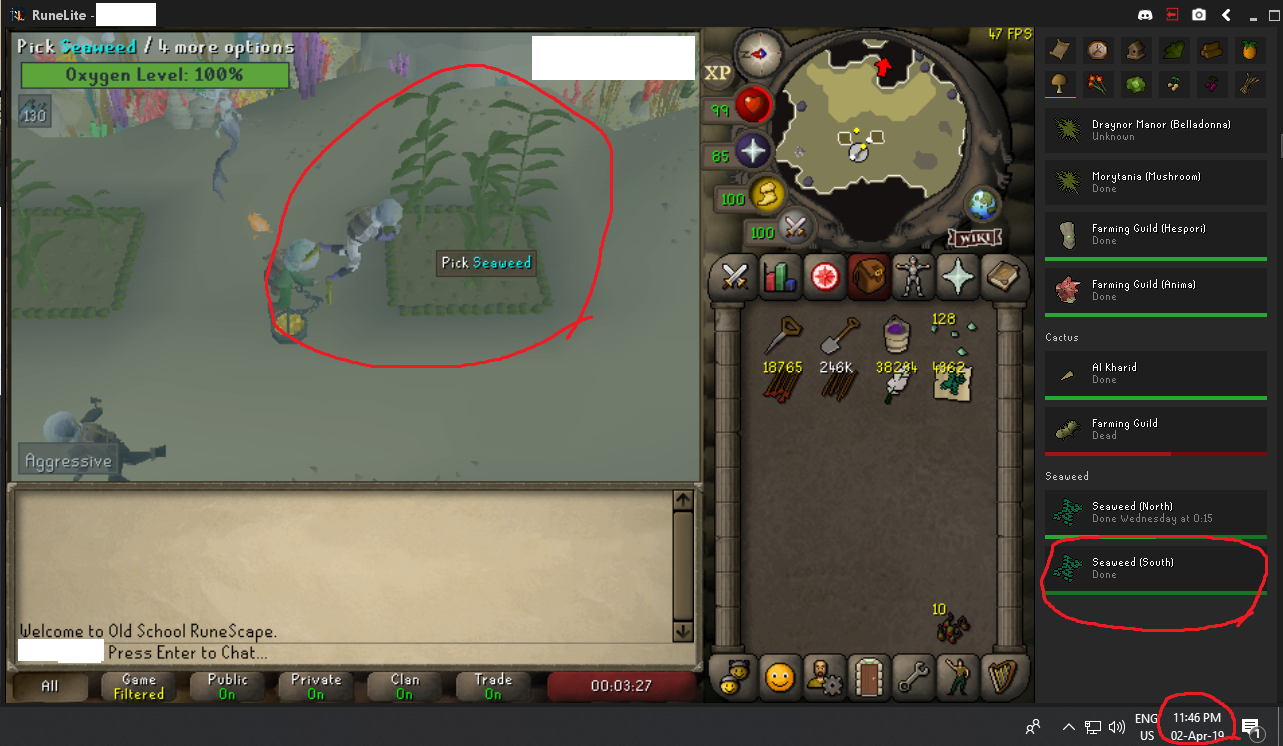1283x746 pixels.
Task: Open the Inventory tab icon
Action: (868, 278)
